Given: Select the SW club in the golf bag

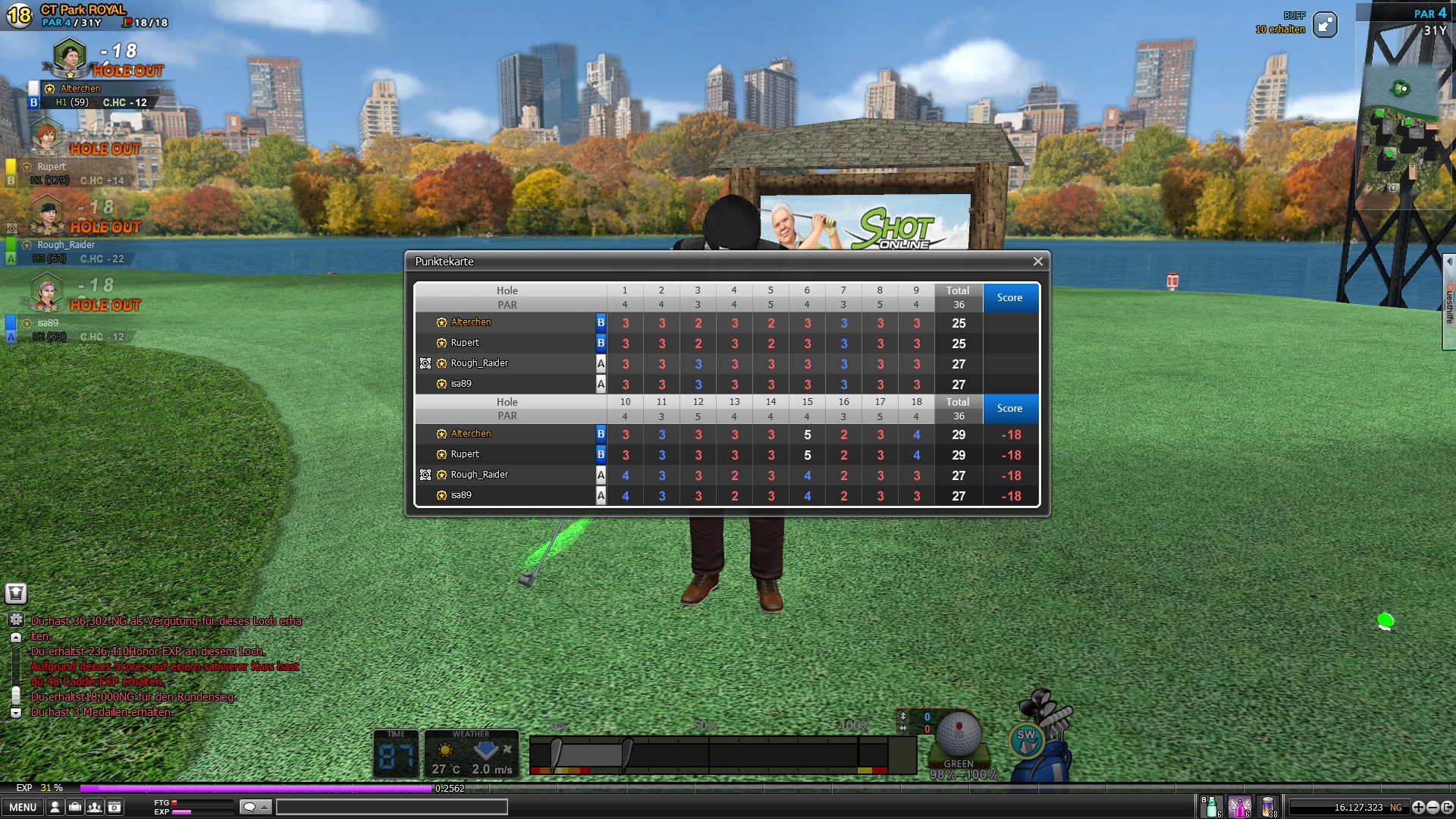Looking at the screenshot, I should 1026,739.
